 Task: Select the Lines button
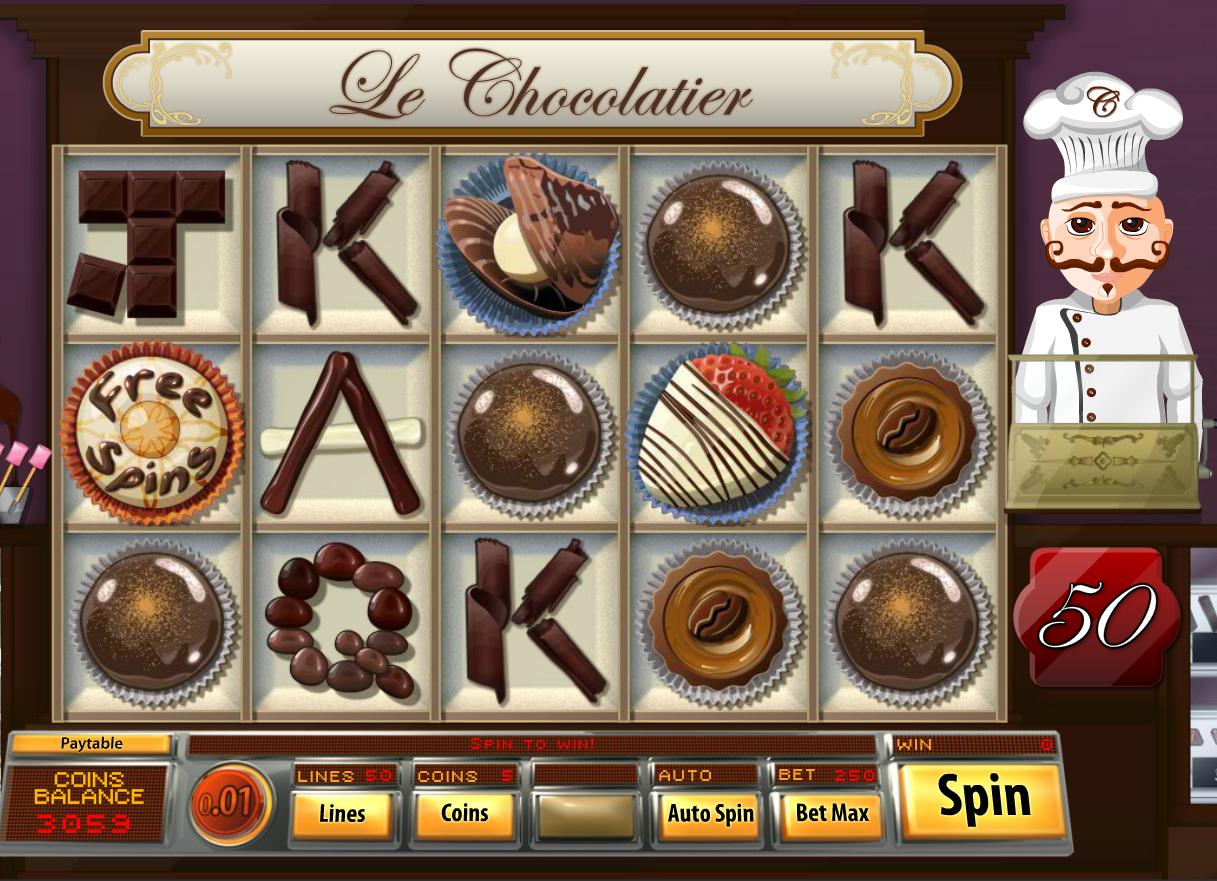[x=342, y=814]
